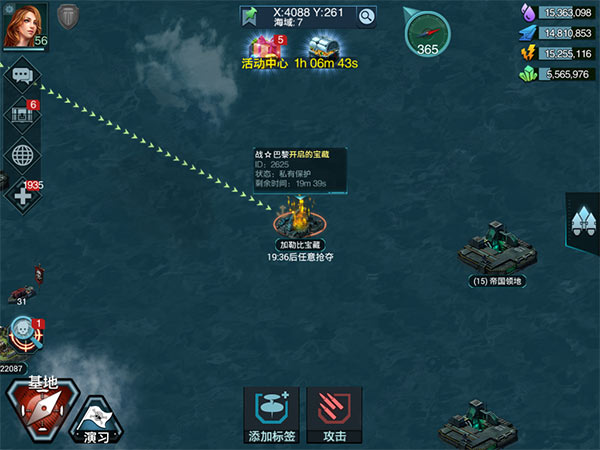Open the globe world icon

pos(21,155)
